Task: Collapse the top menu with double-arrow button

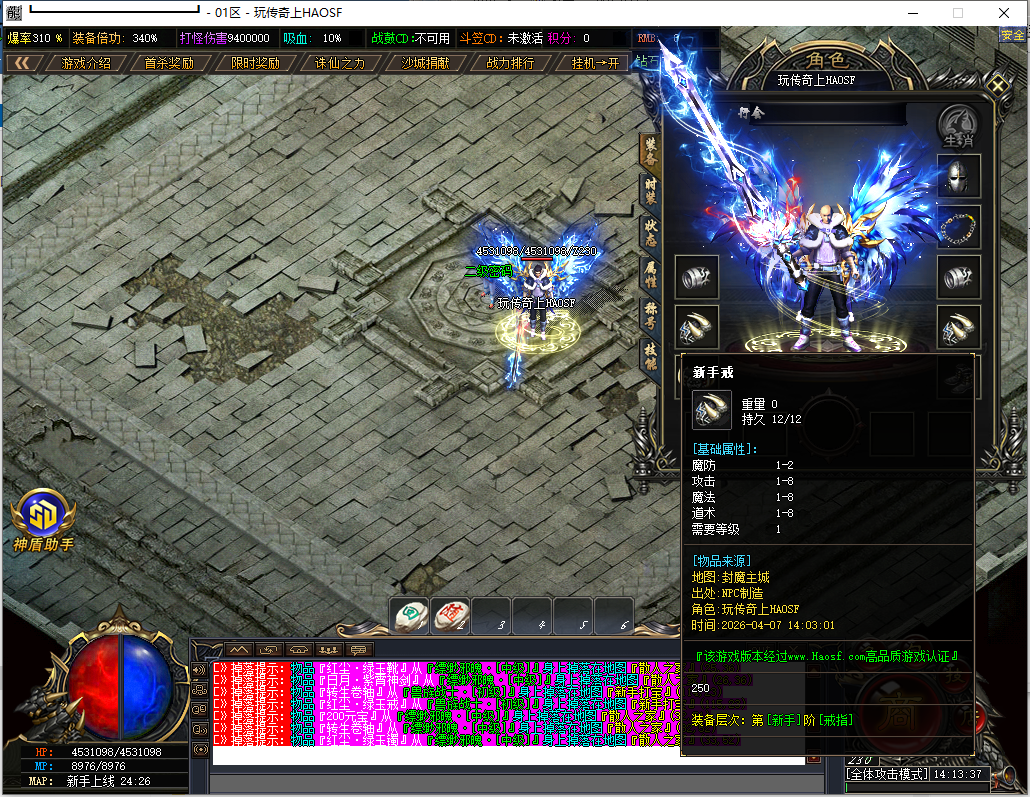Action: pyautogui.click(x=21, y=63)
